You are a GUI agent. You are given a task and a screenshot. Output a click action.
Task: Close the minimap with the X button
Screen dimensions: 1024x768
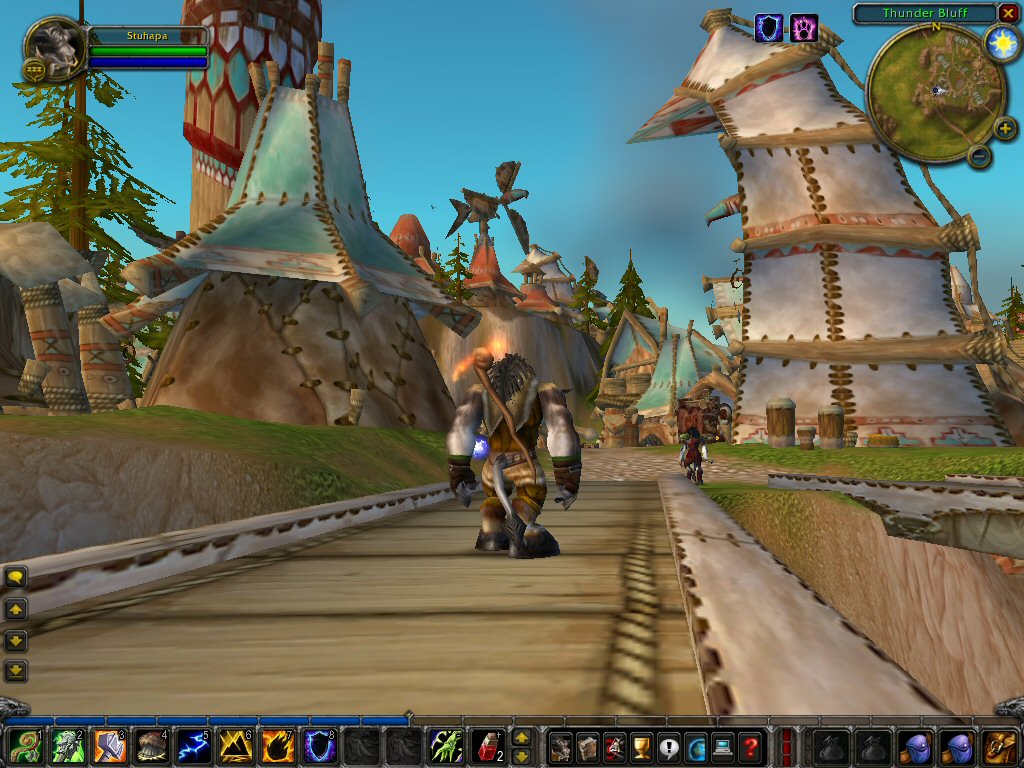point(1008,13)
